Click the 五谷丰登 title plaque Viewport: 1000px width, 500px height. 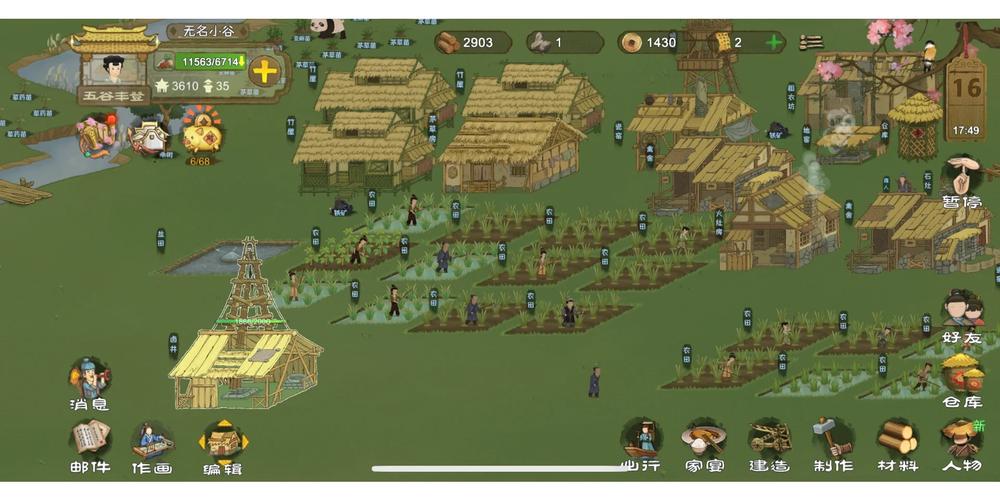click(x=113, y=96)
